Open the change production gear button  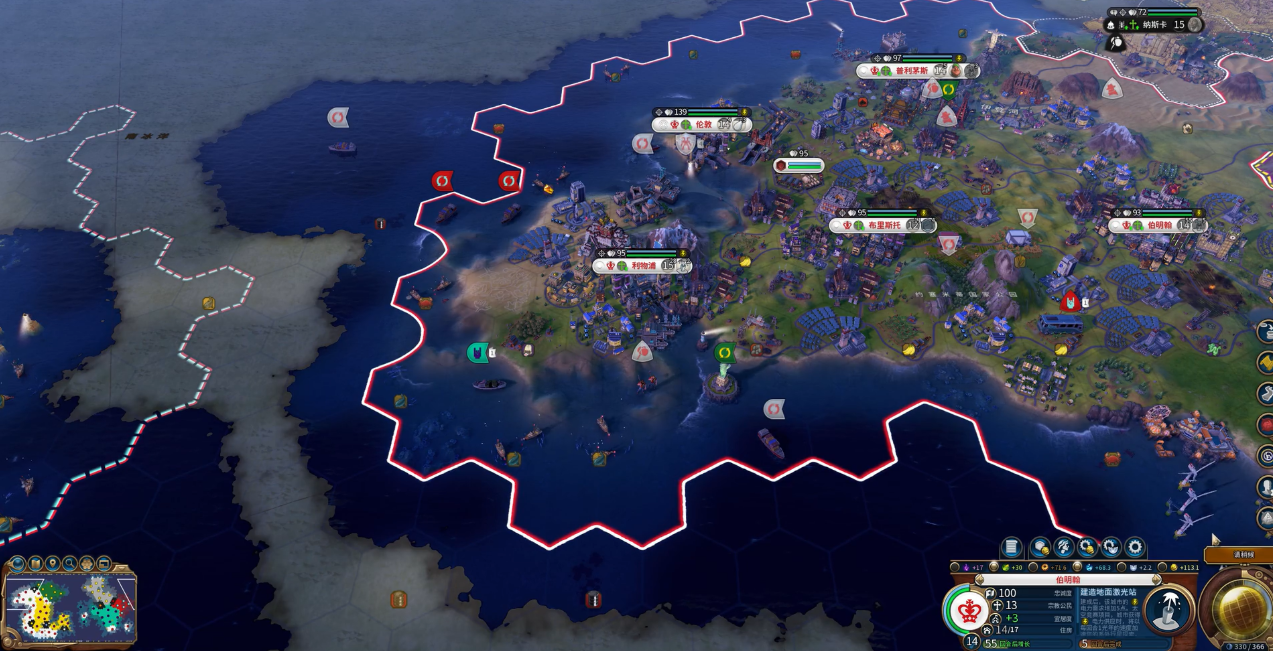[1135, 547]
